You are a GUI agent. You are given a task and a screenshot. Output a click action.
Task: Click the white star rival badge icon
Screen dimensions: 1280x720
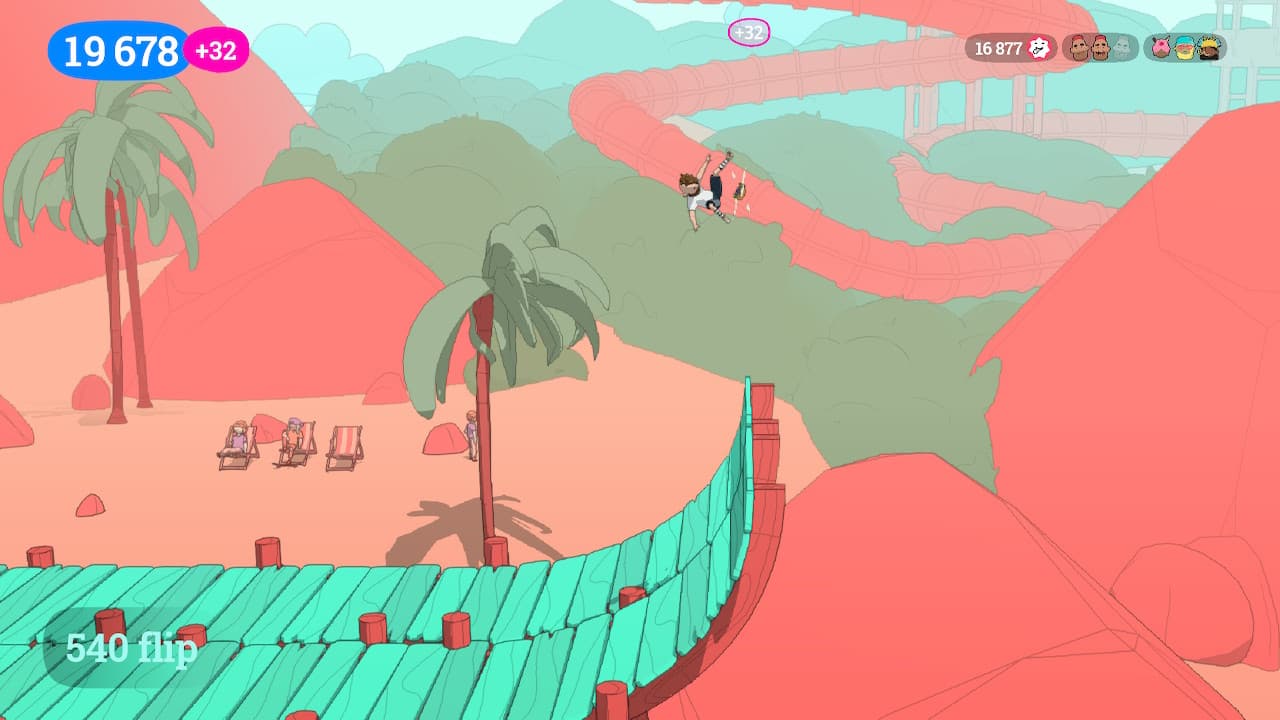pyautogui.click(x=1040, y=48)
